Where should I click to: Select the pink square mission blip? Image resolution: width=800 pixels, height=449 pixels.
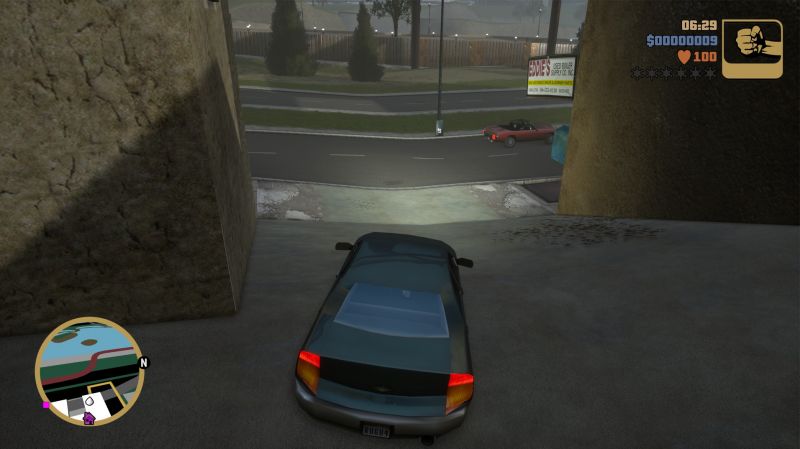(46, 406)
